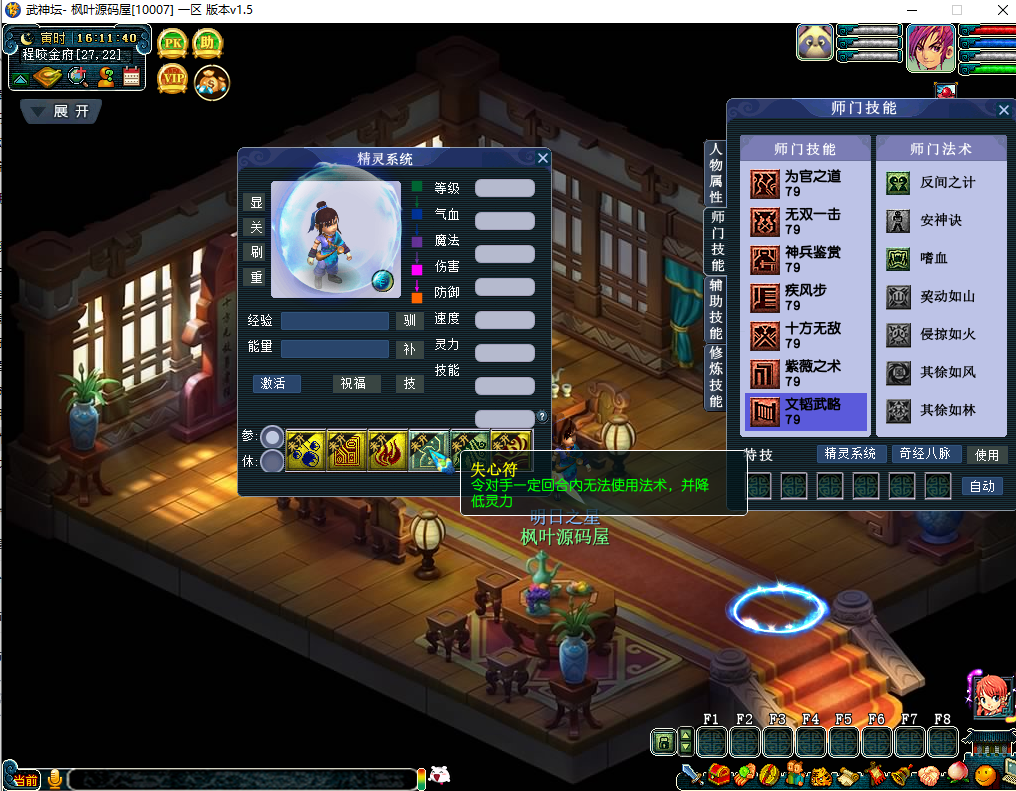This screenshot has width=1016, height=791.
Task: Close the game window
Action: pos(1000,10)
